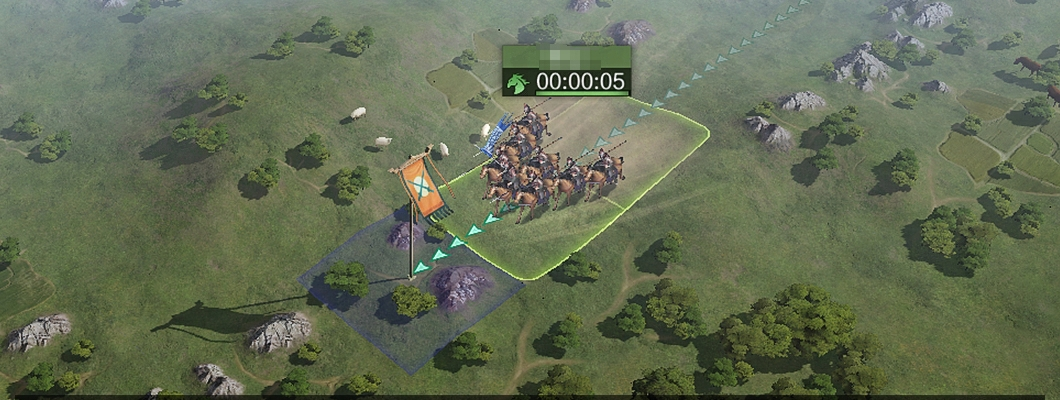This screenshot has height=400, width=1060.
Task: Select the orange crossed-swords banner marker
Action: pos(423,188)
